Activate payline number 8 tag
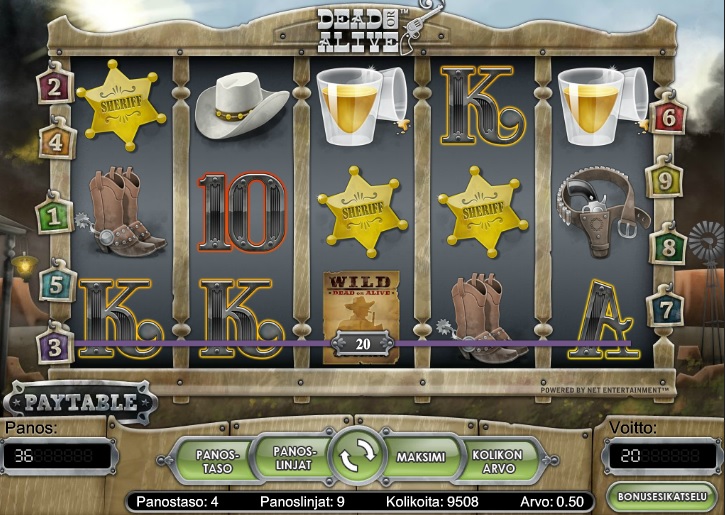Screen dimensions: 725x515 pos(667,246)
